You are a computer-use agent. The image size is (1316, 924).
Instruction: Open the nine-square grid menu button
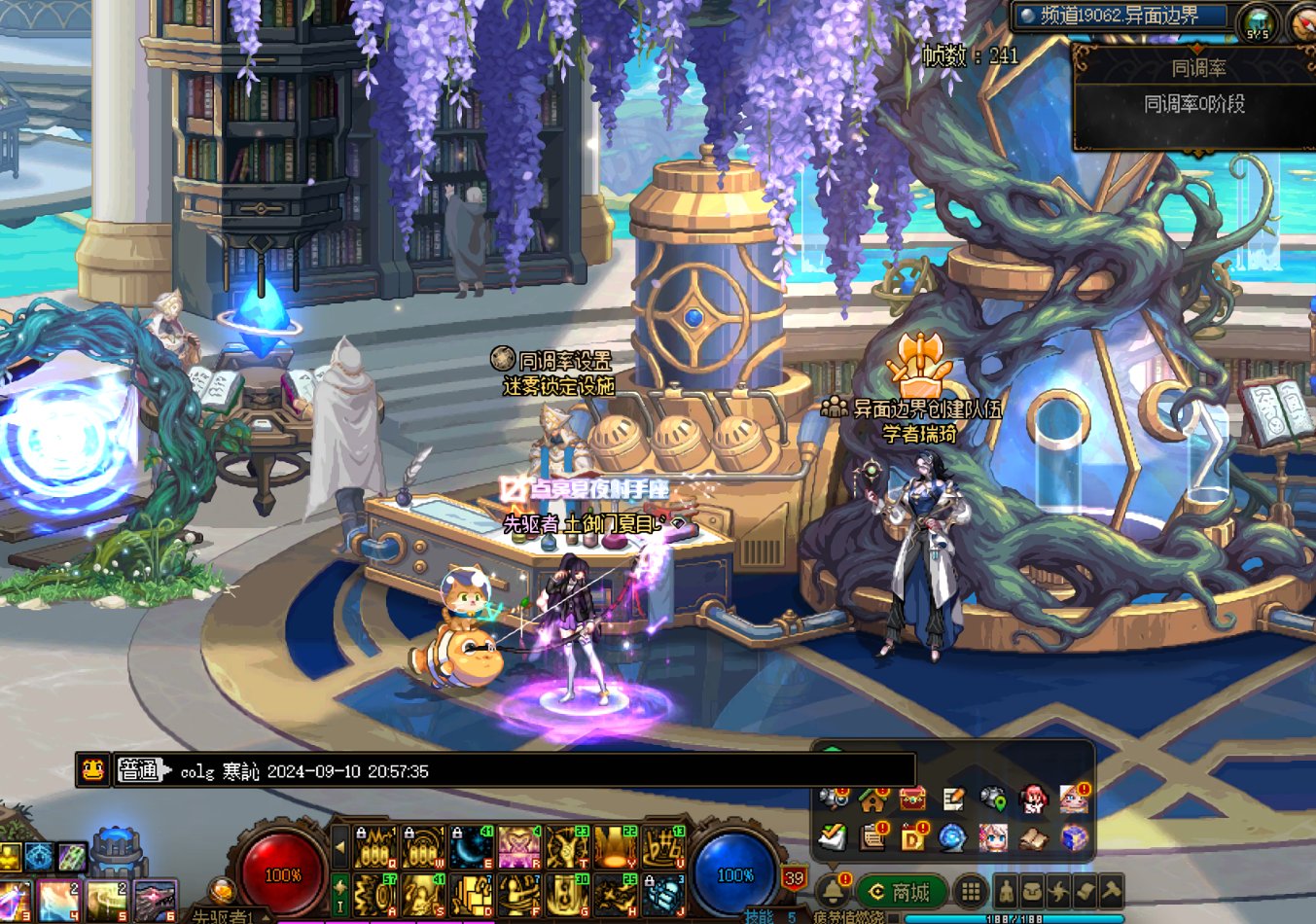(970, 892)
